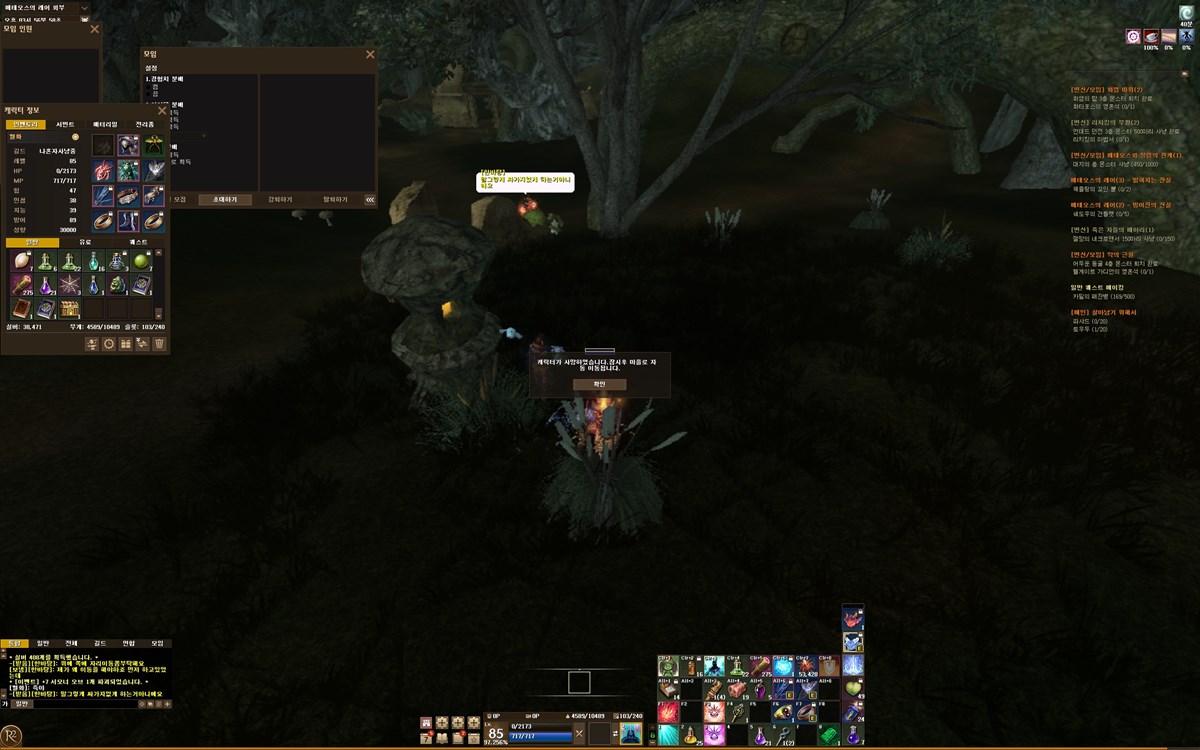The height and width of the screenshot is (750, 1200).
Task: Open the 퀘스트 inventory tab
Action: click(138, 242)
